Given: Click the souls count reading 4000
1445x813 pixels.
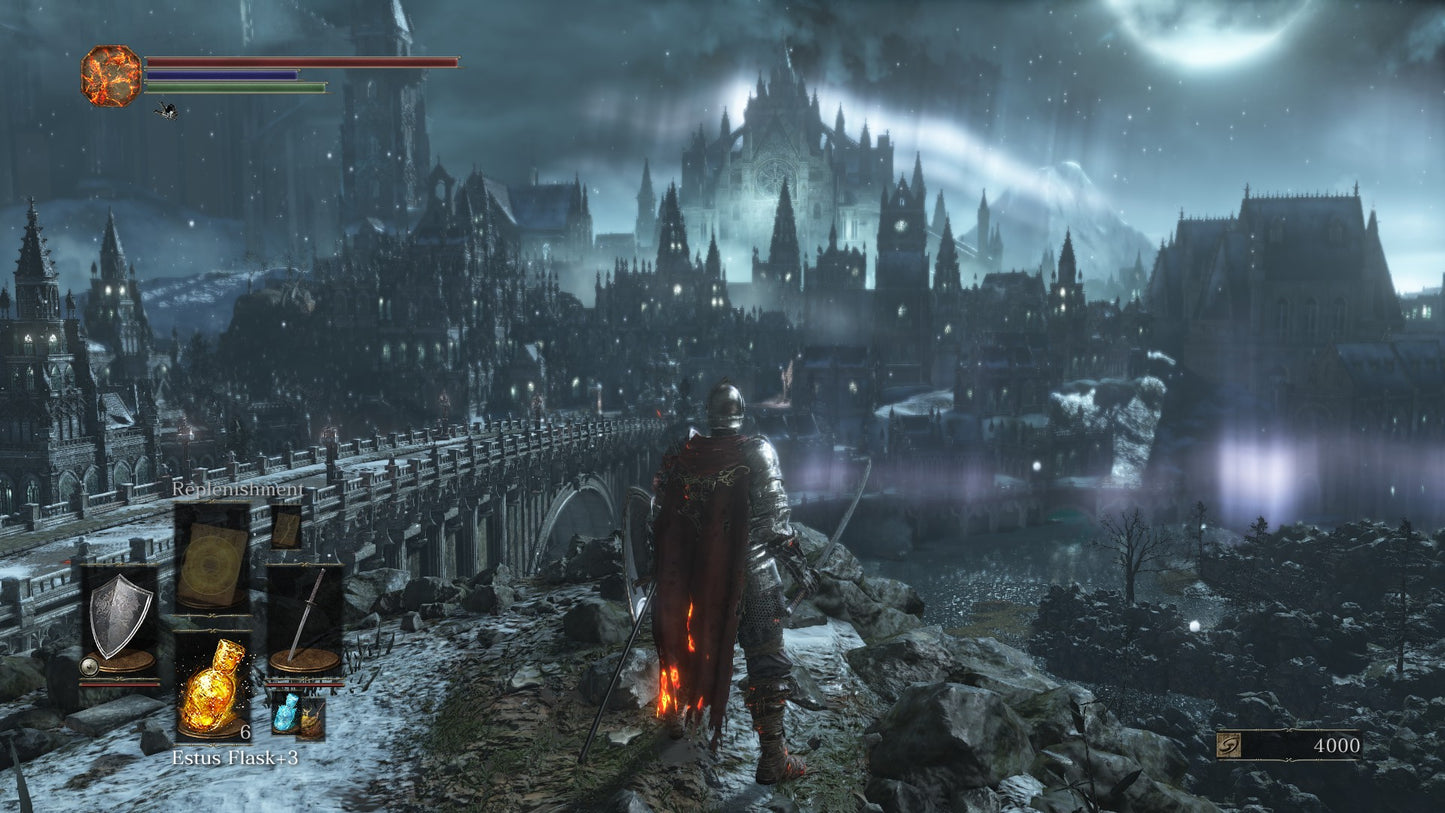Looking at the screenshot, I should tap(1335, 744).
